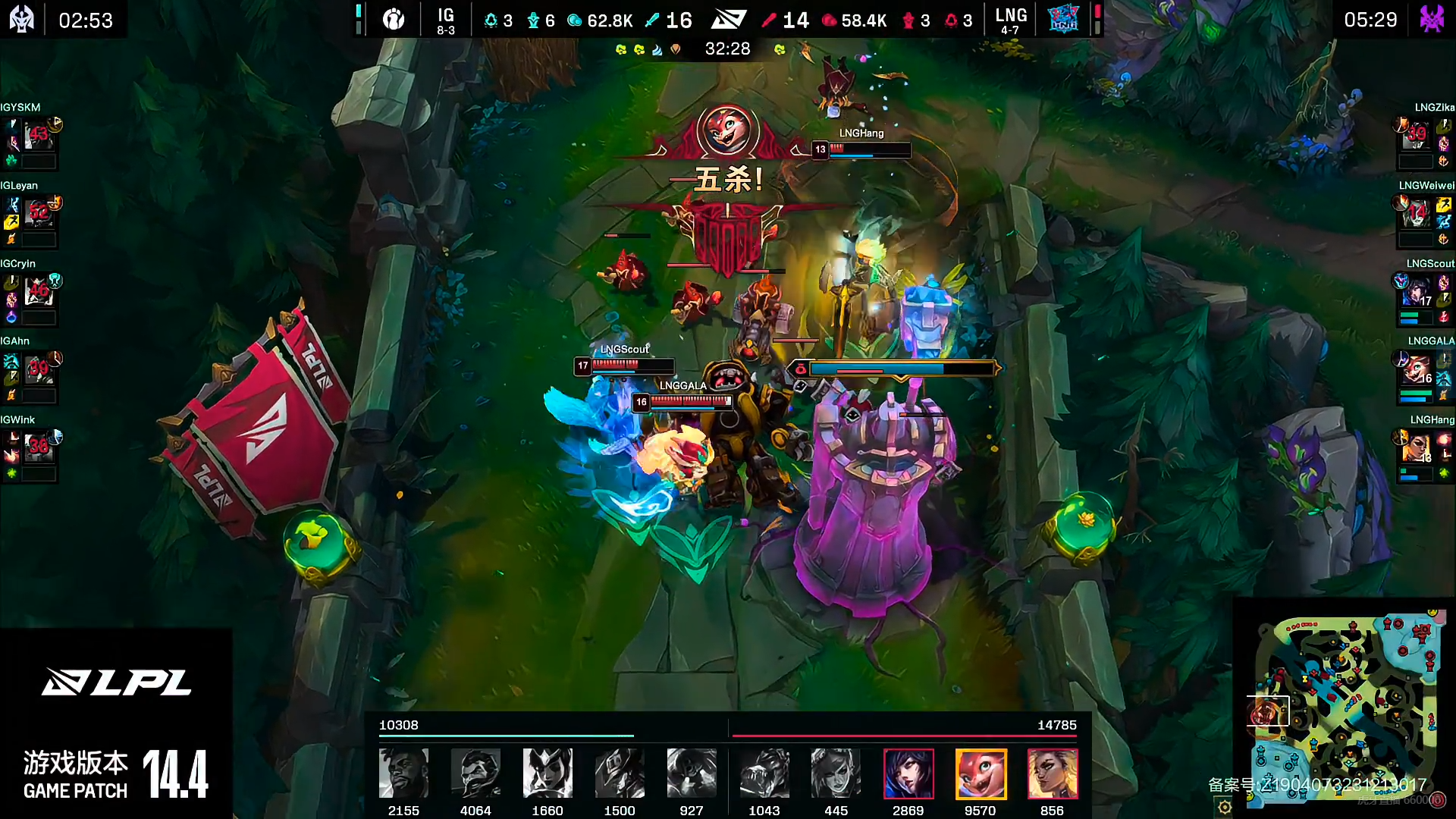The image size is (1456, 819).
Task: Select the highlighted 9570 damage champion thumbnail
Action: point(981,773)
